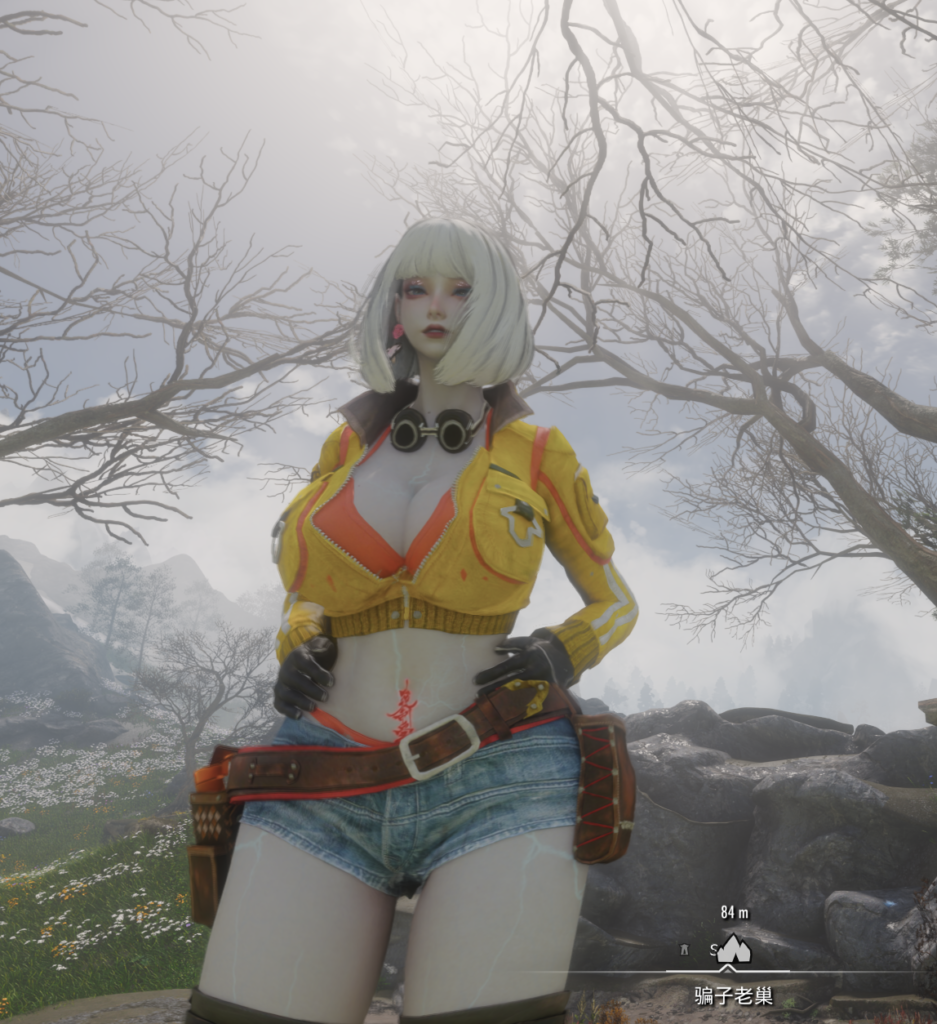This screenshot has height=1024, width=937.
Task: Select the small grey tower marker on the compass
Action: [x=684, y=949]
